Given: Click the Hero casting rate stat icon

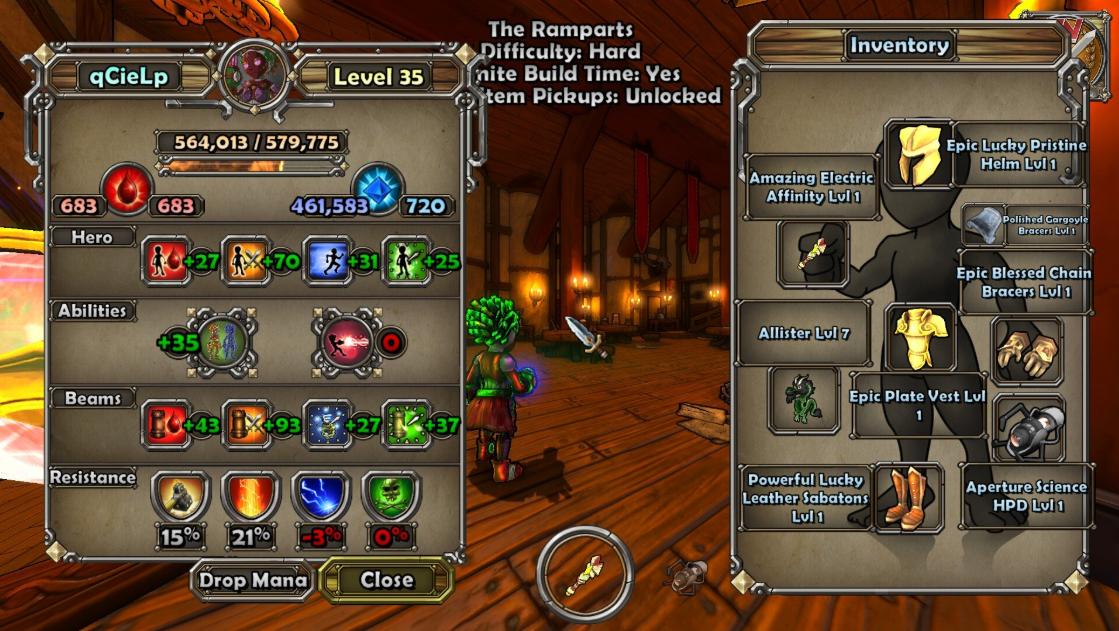Looking at the screenshot, I should 401,261.
